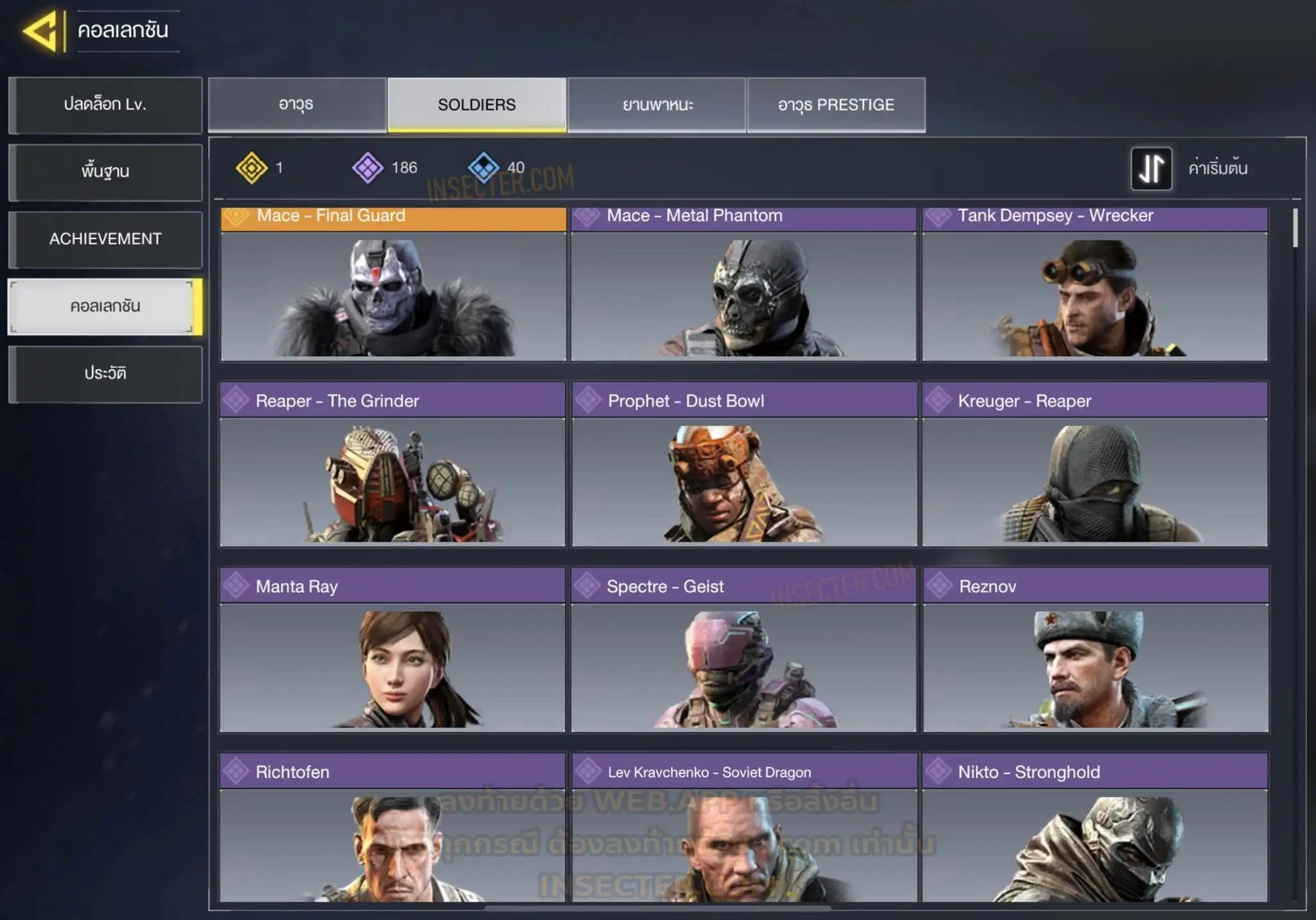Select the Nikto - Stronghold card
Viewport: 1316px width, 920px height.
[x=1095, y=829]
